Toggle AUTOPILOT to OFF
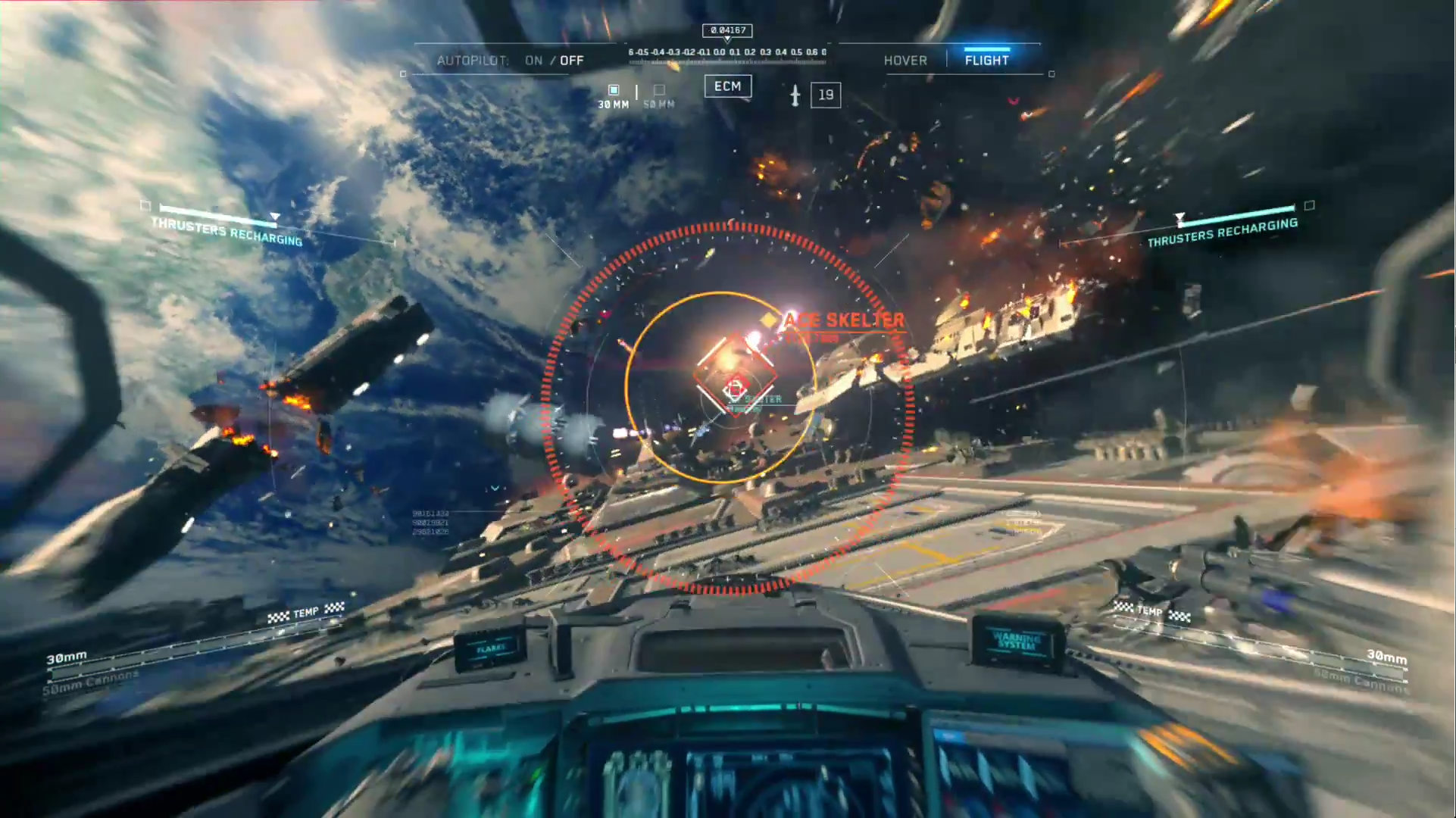 pyautogui.click(x=572, y=60)
